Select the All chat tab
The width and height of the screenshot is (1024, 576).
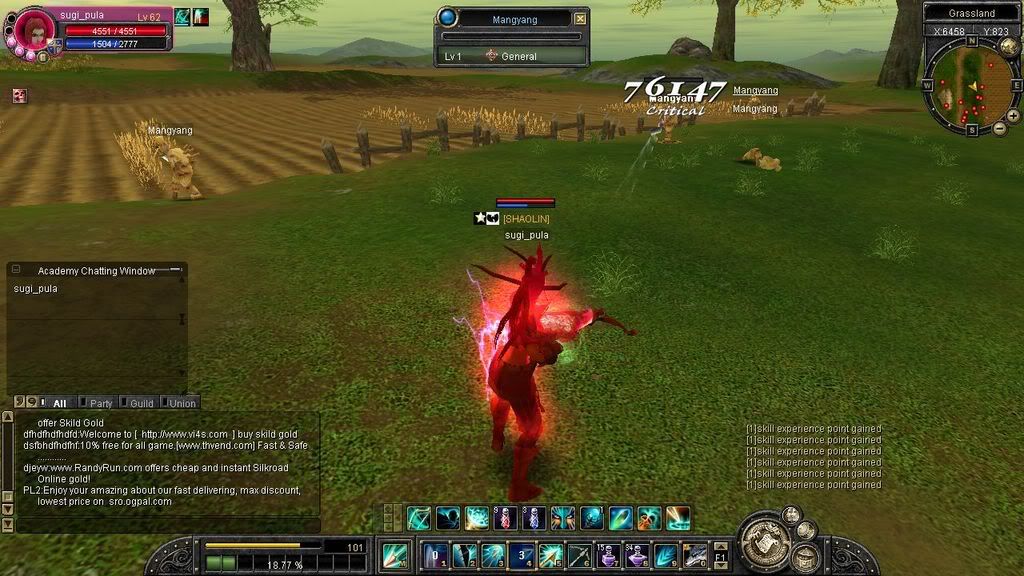58,403
